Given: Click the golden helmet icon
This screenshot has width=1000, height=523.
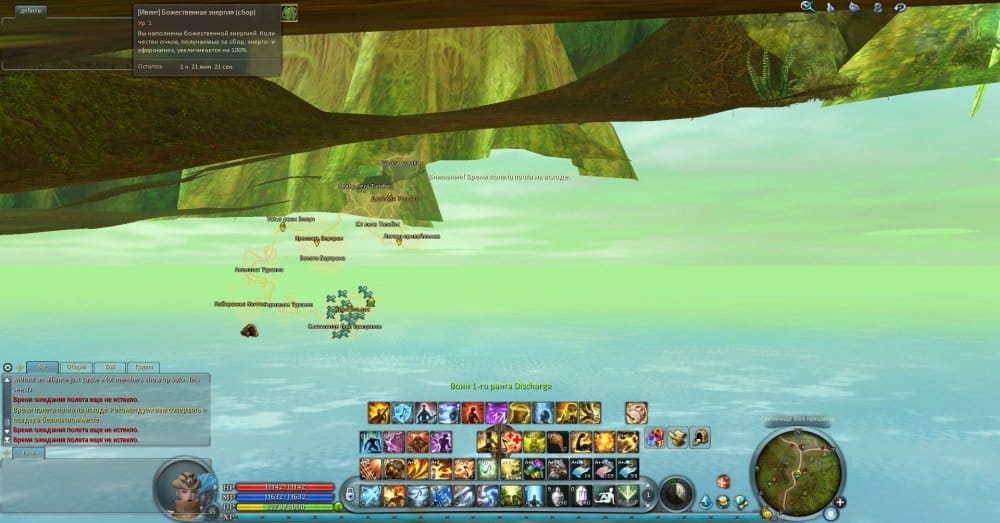Looking at the screenshot, I should point(700,437).
